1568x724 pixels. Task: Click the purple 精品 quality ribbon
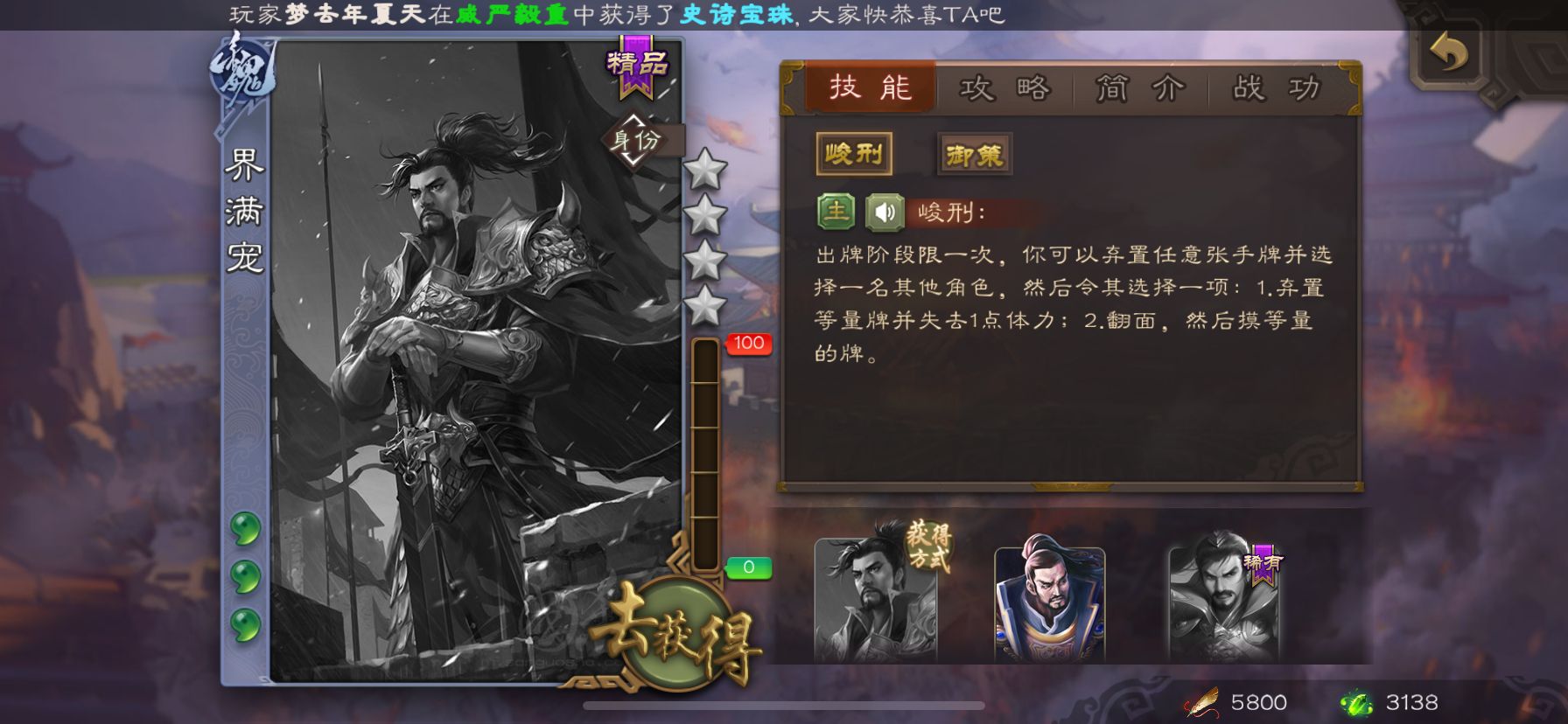tap(637, 62)
